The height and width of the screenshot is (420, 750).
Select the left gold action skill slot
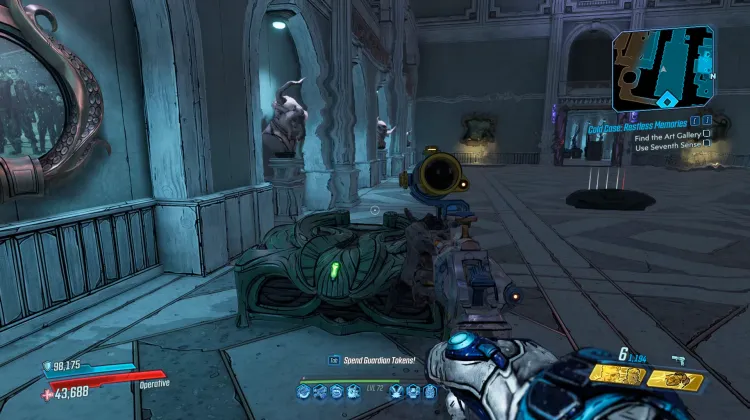click(619, 377)
